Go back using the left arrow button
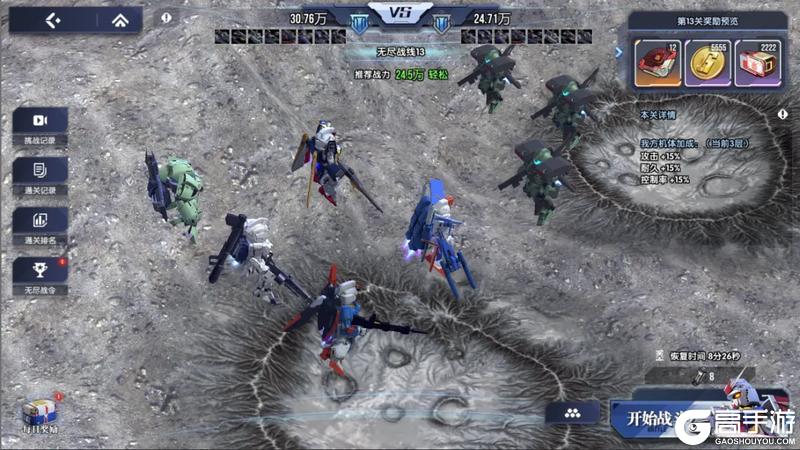Viewport: 800px width, 450px height. tap(53, 20)
